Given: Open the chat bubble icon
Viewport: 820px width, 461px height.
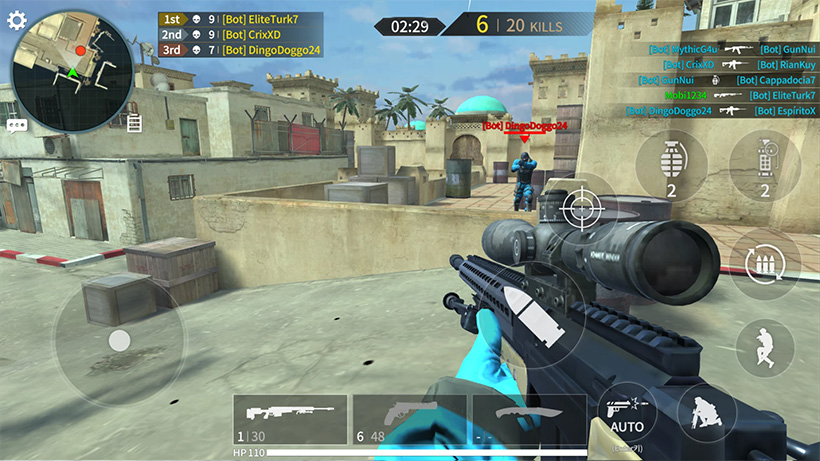Looking at the screenshot, I should [x=17, y=126].
